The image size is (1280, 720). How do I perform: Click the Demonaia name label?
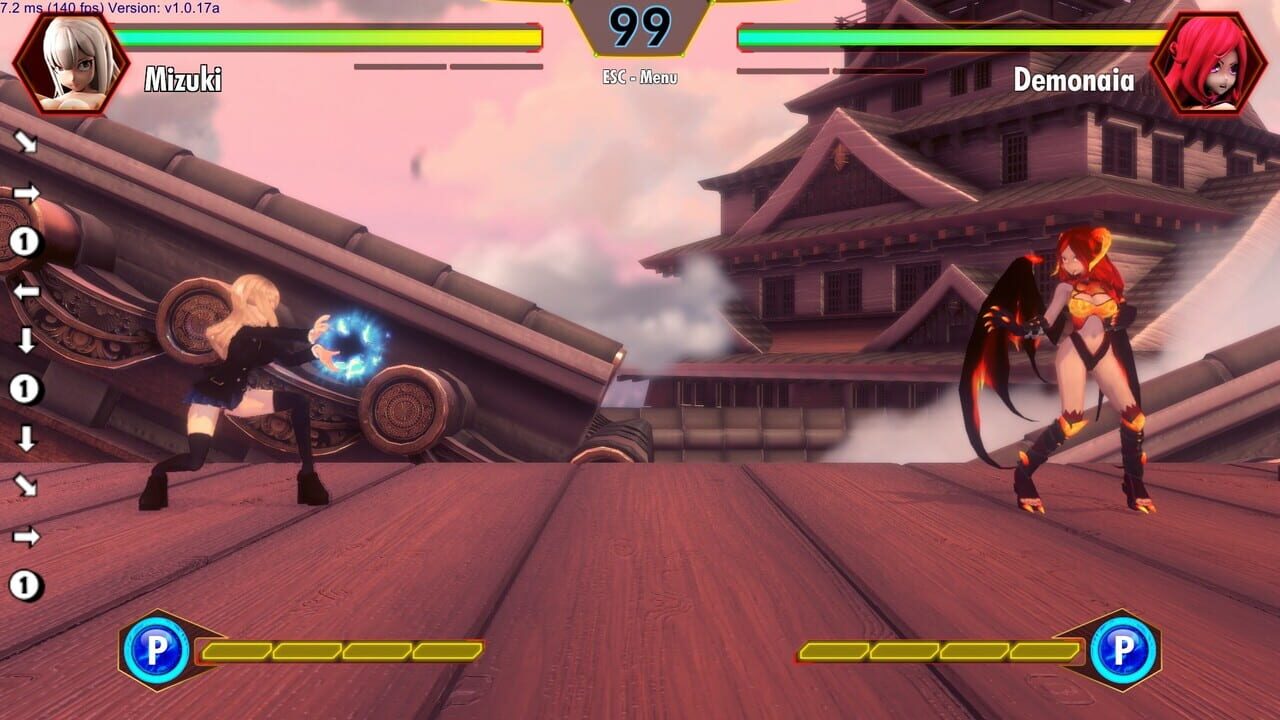pos(1074,81)
